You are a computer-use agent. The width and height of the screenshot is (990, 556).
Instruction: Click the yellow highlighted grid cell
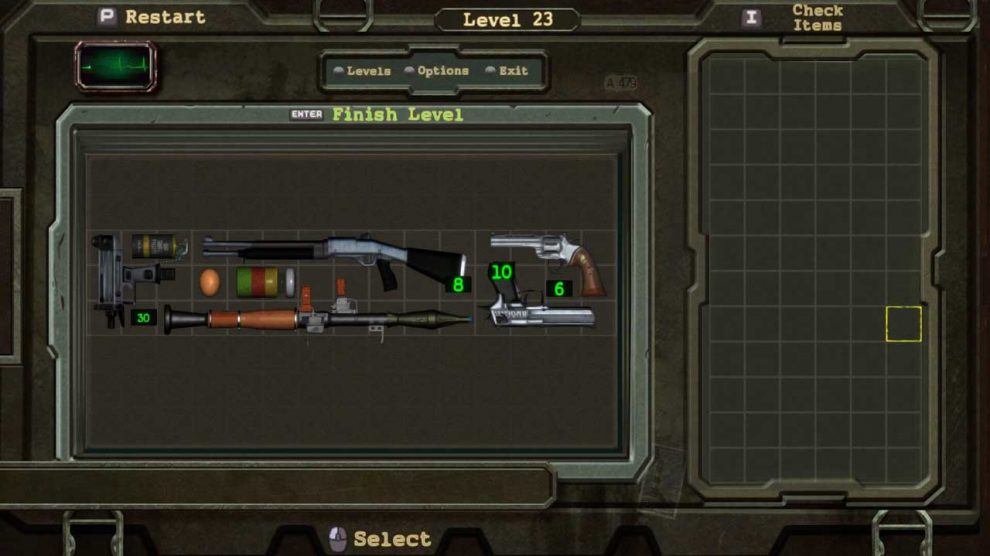[x=903, y=324]
